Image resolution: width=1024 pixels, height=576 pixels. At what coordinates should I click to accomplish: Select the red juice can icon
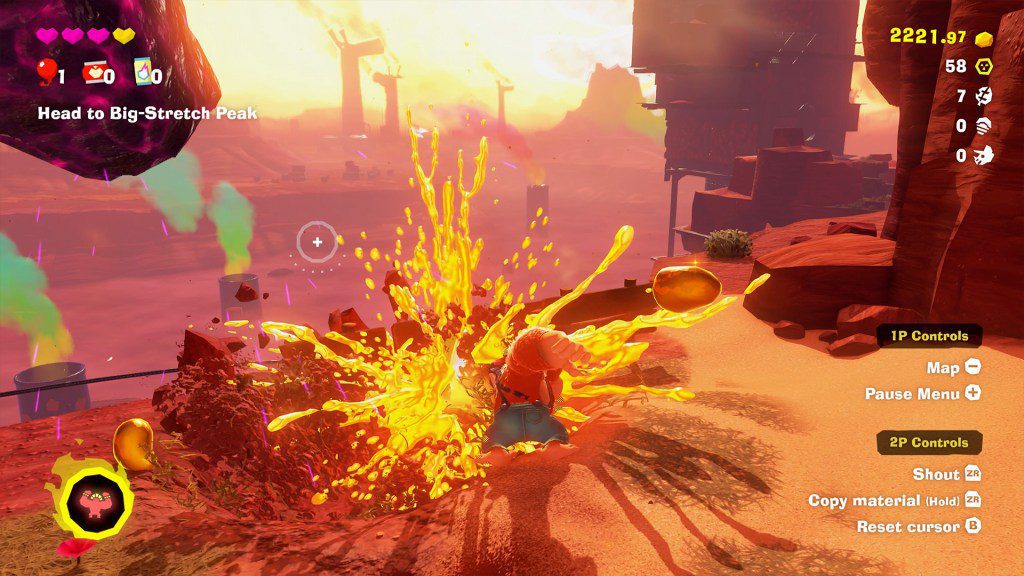[94, 72]
